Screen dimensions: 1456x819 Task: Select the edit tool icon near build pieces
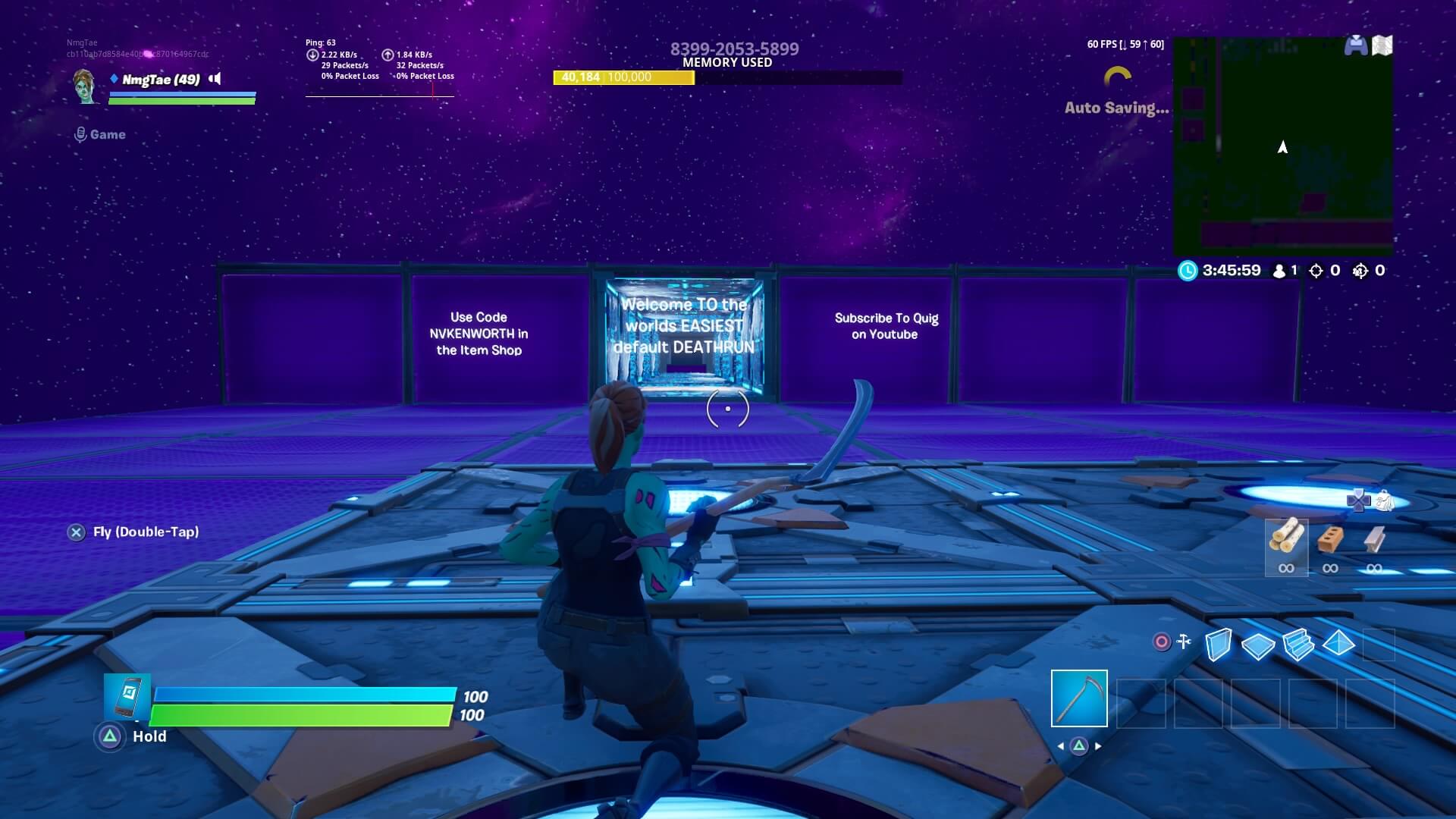tap(1183, 641)
